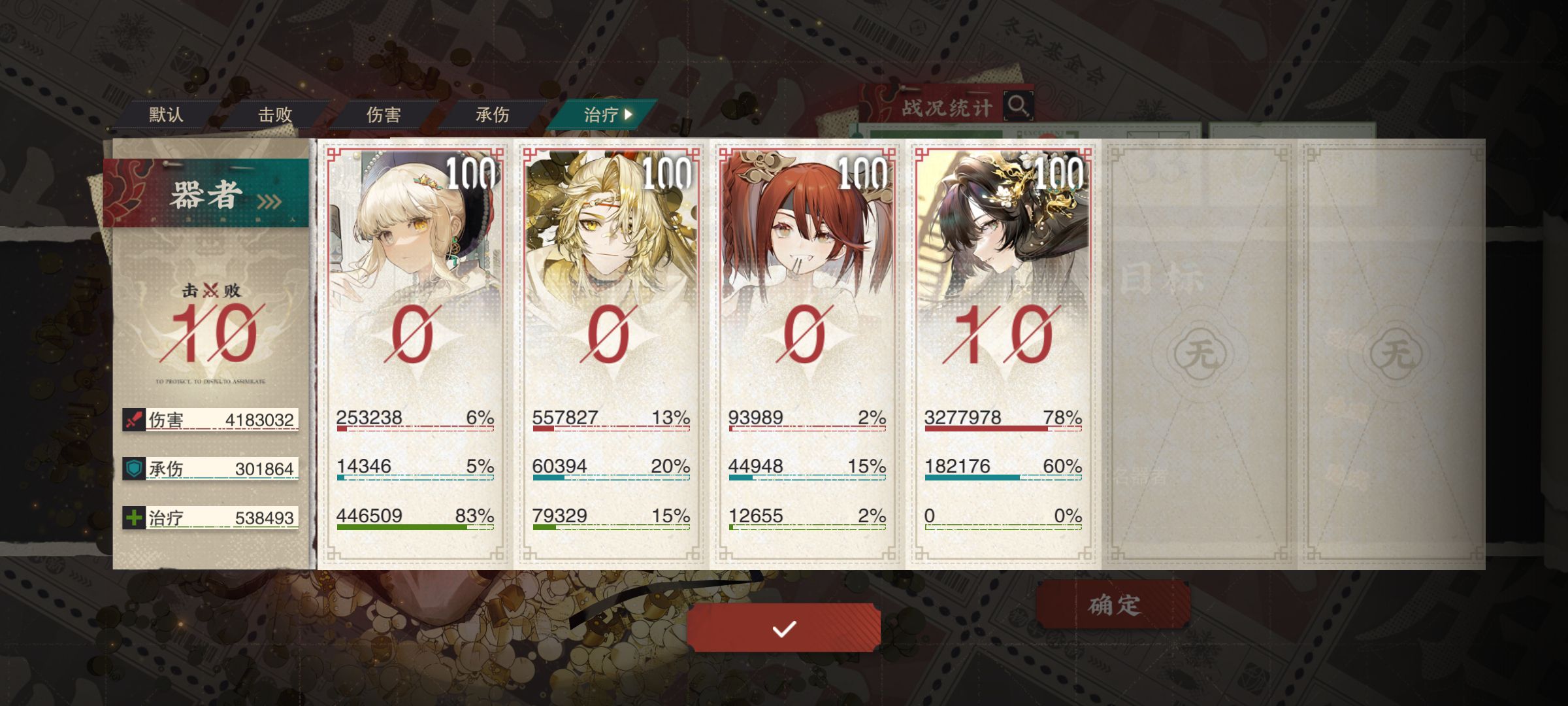This screenshot has height=706, width=1568.
Task: Select the 击败 sorting tab
Action: click(274, 115)
